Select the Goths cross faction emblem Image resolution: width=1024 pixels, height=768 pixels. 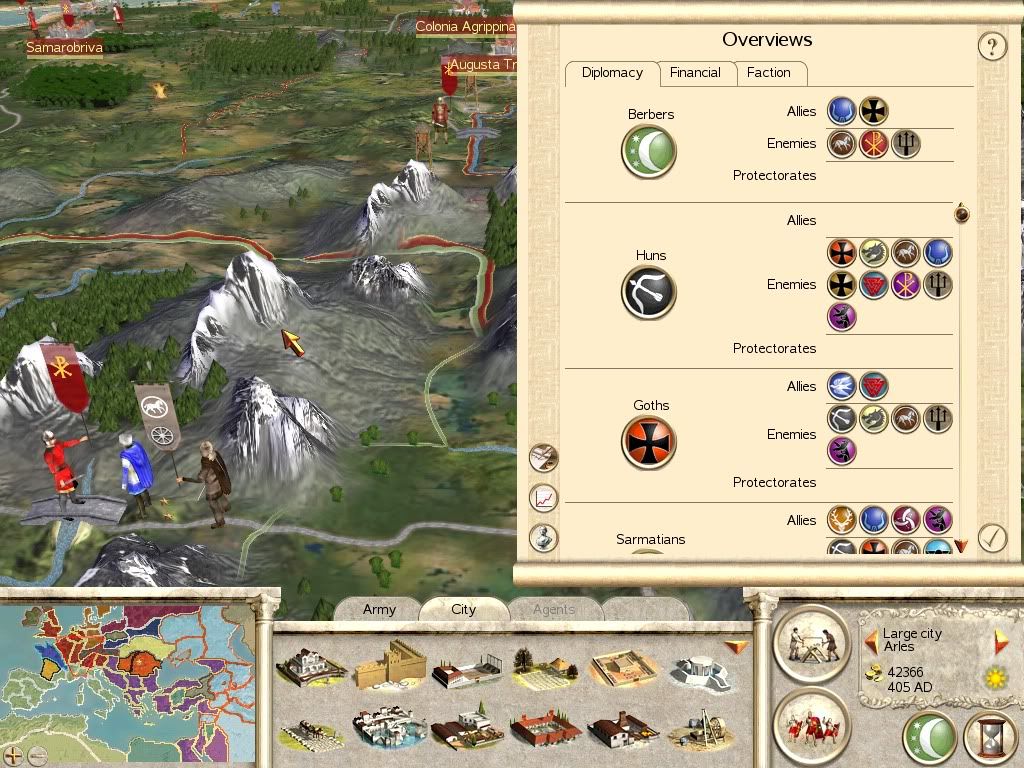pos(649,442)
